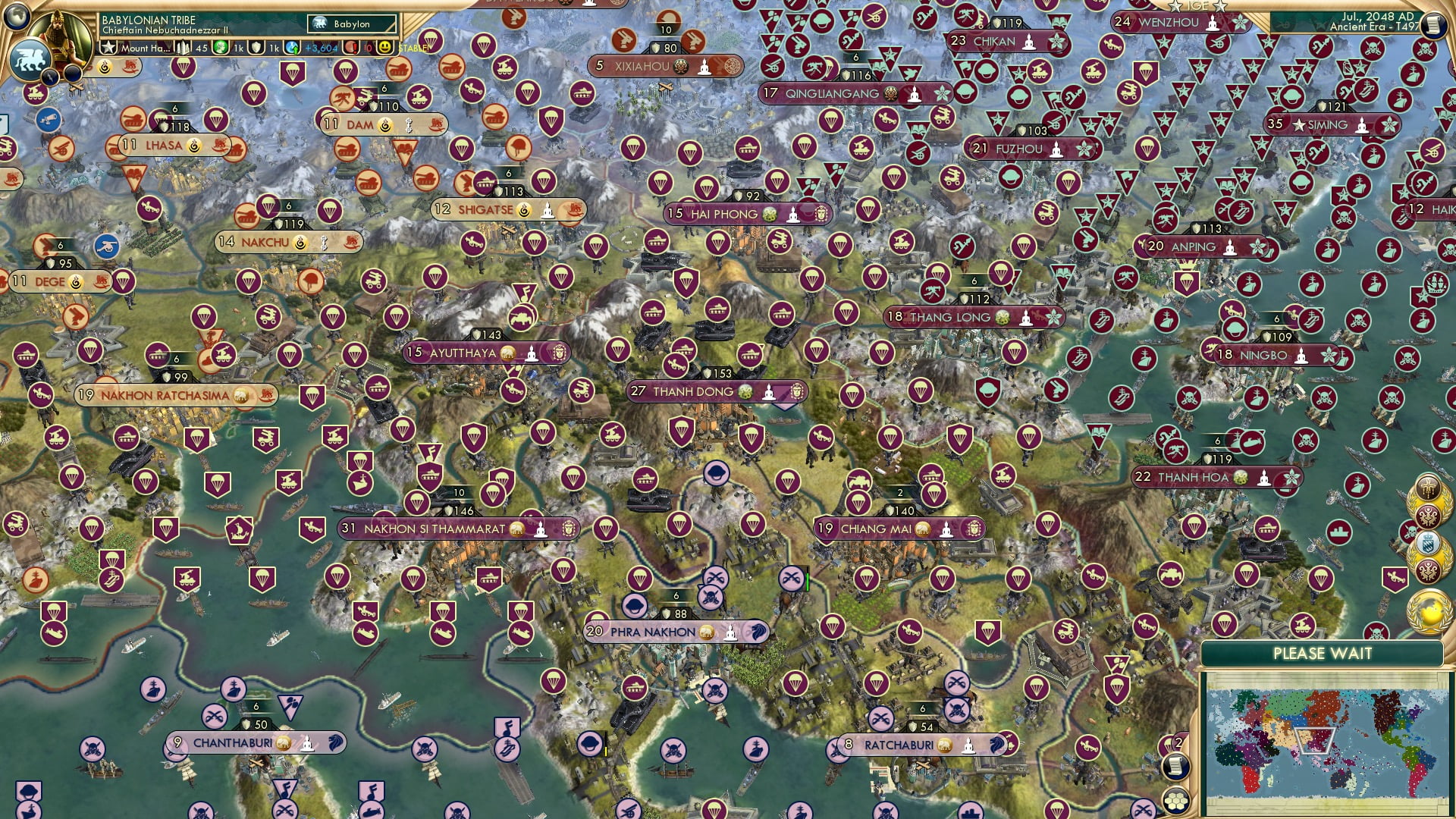The height and width of the screenshot is (819, 1456).
Task: Click the PLEASE WAIT banner
Action: (1322, 652)
